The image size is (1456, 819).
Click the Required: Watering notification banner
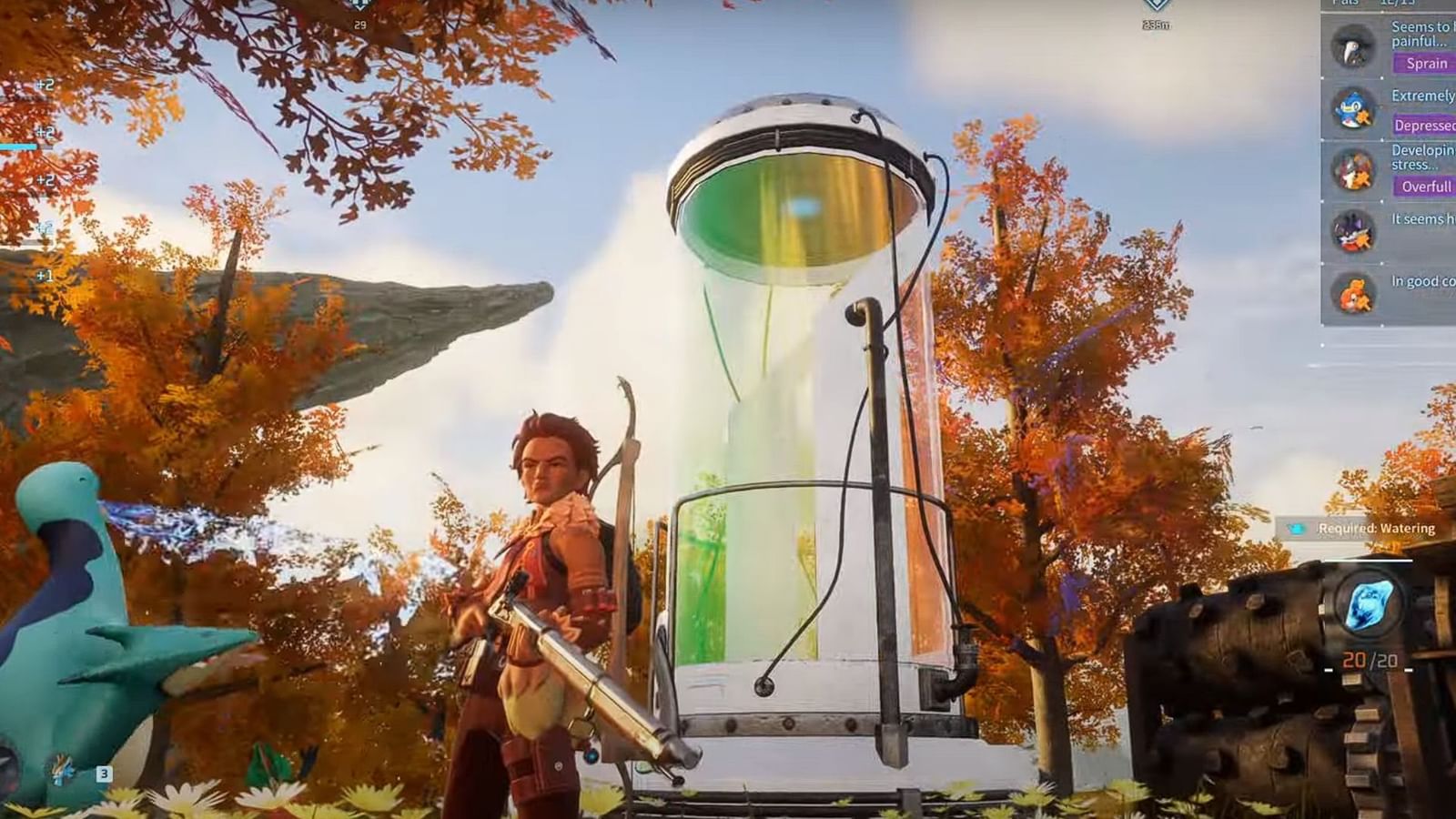1356,526
